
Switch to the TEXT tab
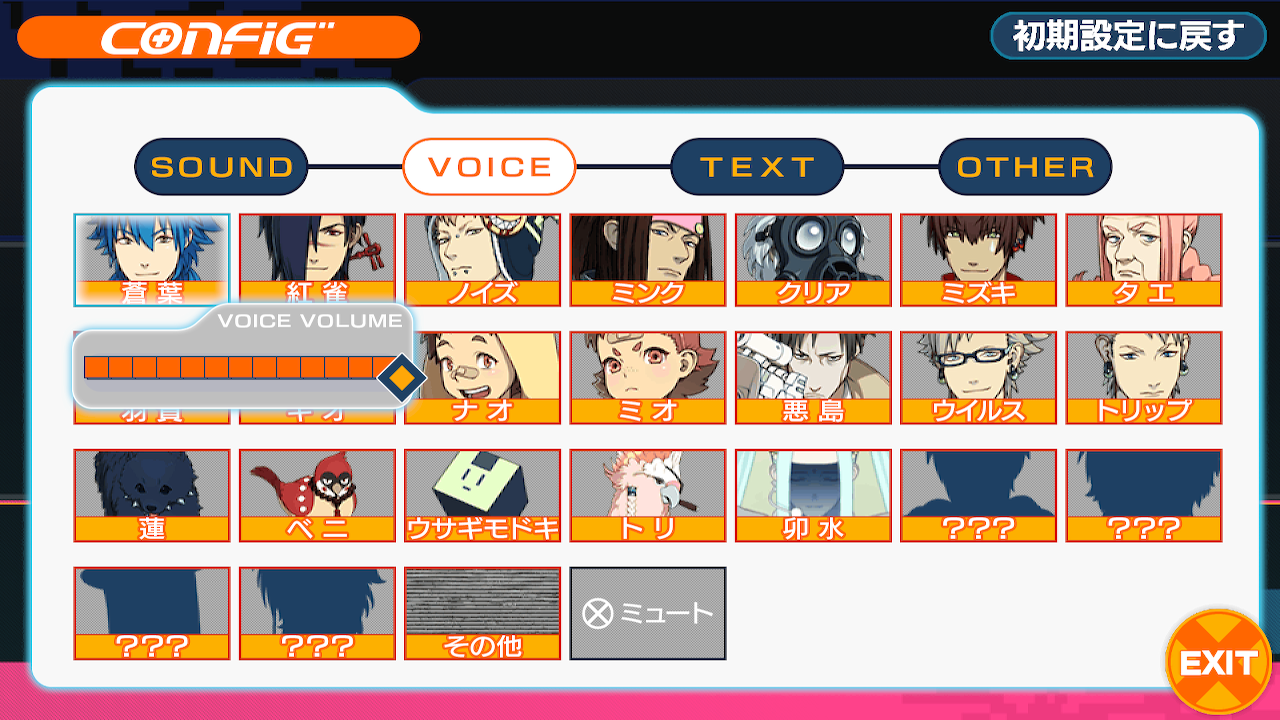point(757,166)
